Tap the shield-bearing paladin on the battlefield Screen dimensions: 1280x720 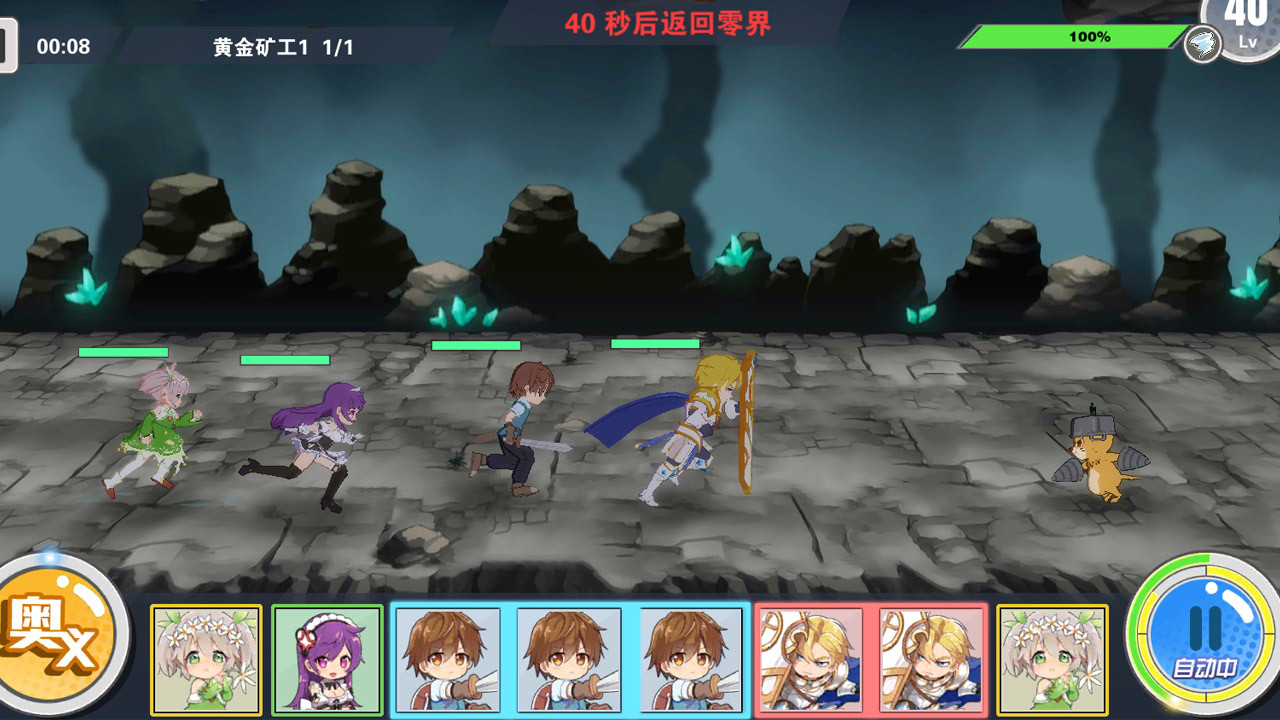(x=700, y=430)
